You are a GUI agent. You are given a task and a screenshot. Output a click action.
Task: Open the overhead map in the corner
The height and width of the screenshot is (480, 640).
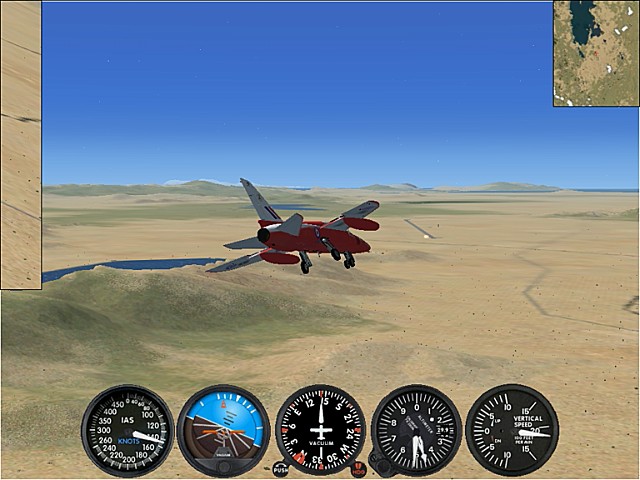596,53
